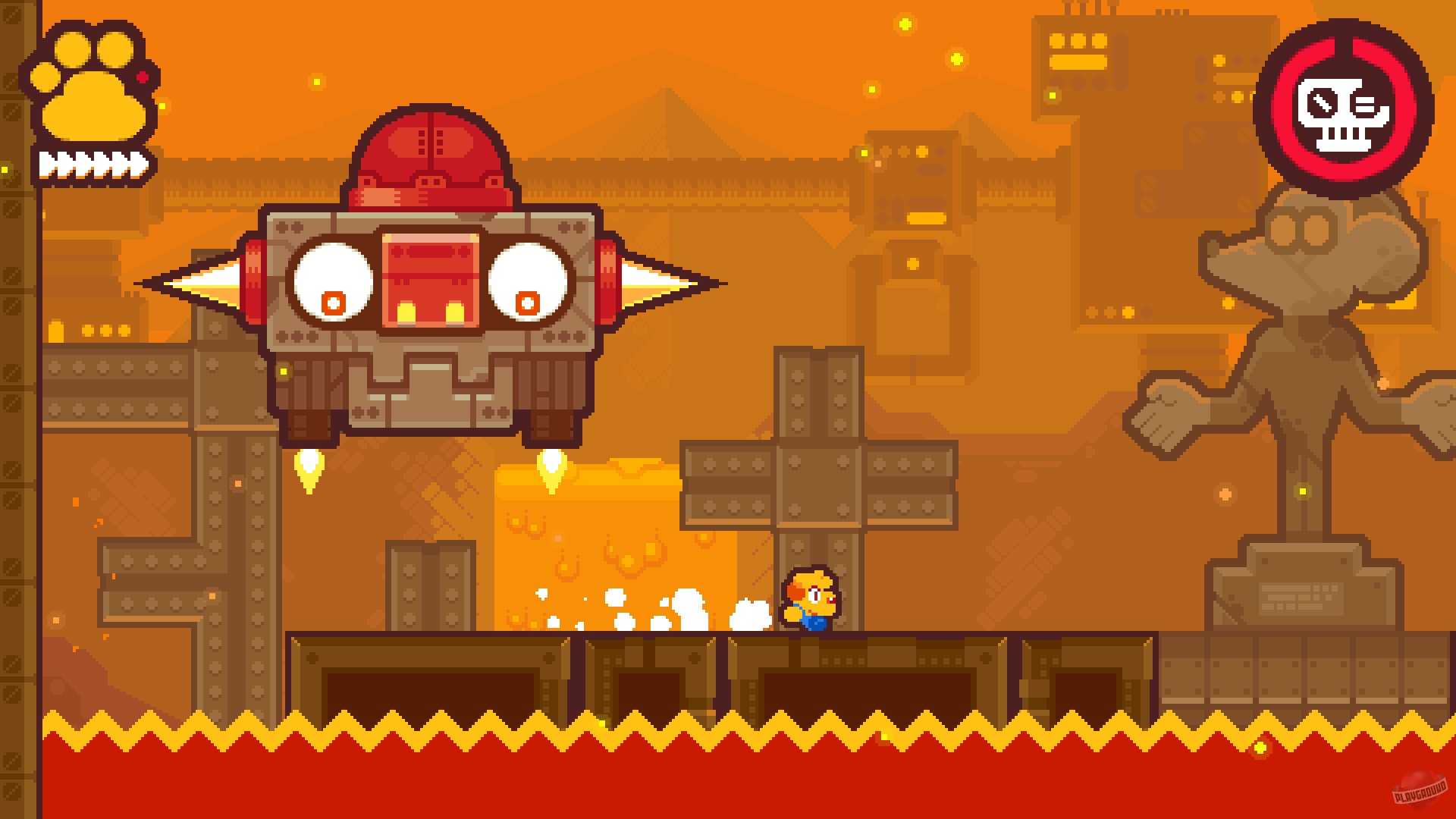Screen dimensions: 1456x819
Task: Click the paw print health indicator
Action: [91, 83]
